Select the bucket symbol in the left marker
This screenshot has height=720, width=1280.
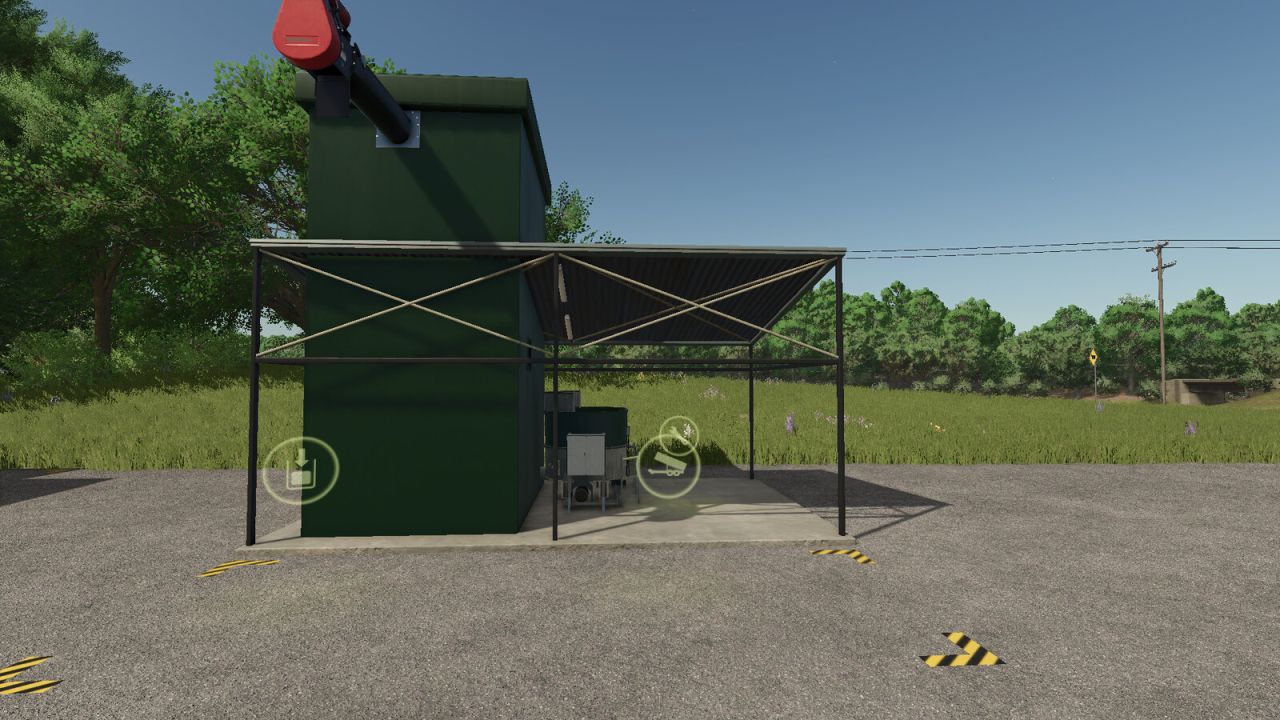302,478
